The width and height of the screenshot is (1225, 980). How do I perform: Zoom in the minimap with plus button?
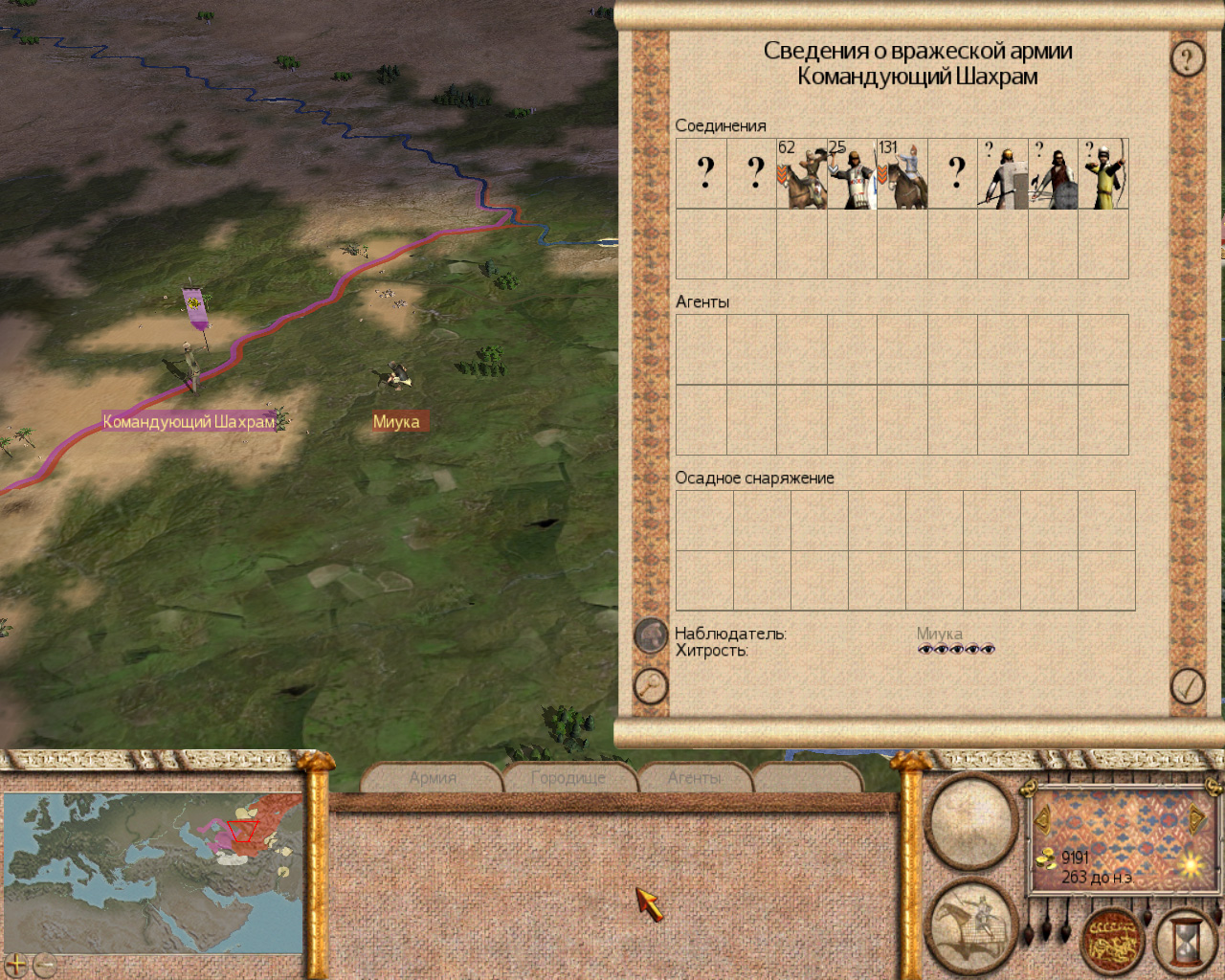[15, 965]
